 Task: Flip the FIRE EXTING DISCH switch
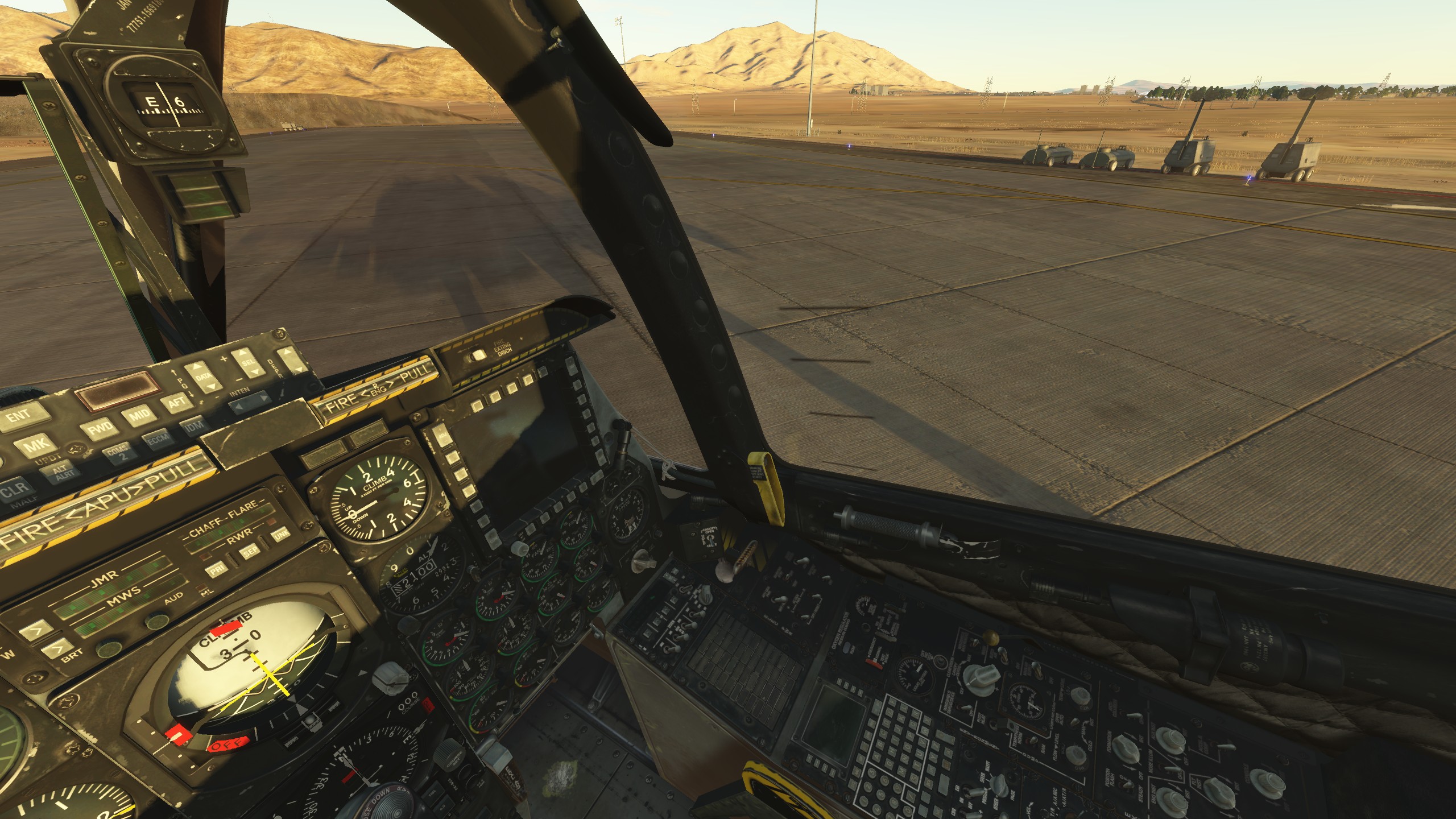tap(477, 355)
